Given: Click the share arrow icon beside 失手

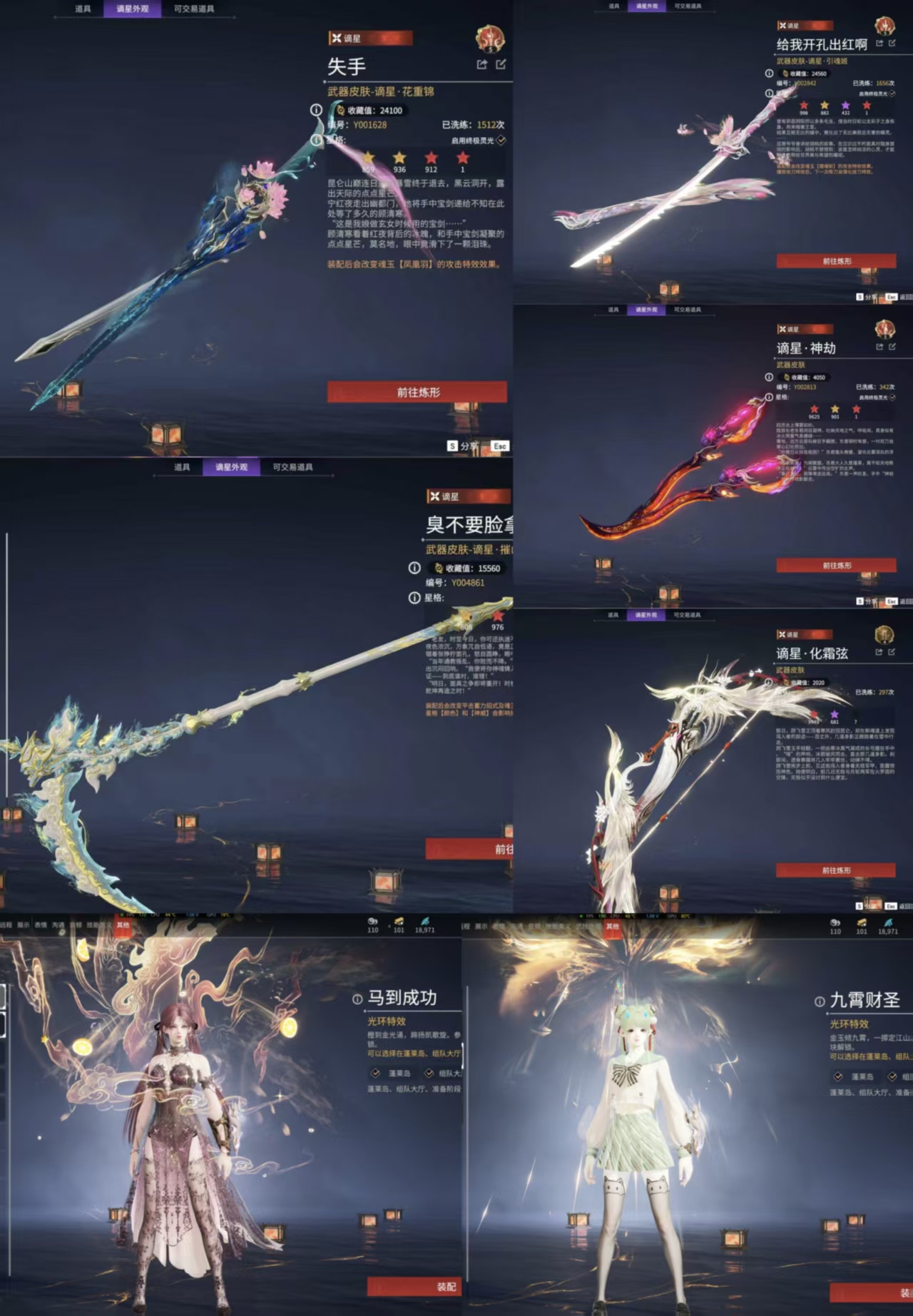Looking at the screenshot, I should (482, 65).
